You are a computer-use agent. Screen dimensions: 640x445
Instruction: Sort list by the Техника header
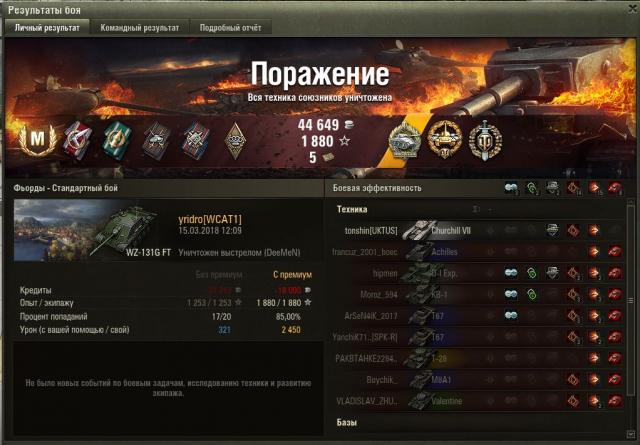(353, 209)
